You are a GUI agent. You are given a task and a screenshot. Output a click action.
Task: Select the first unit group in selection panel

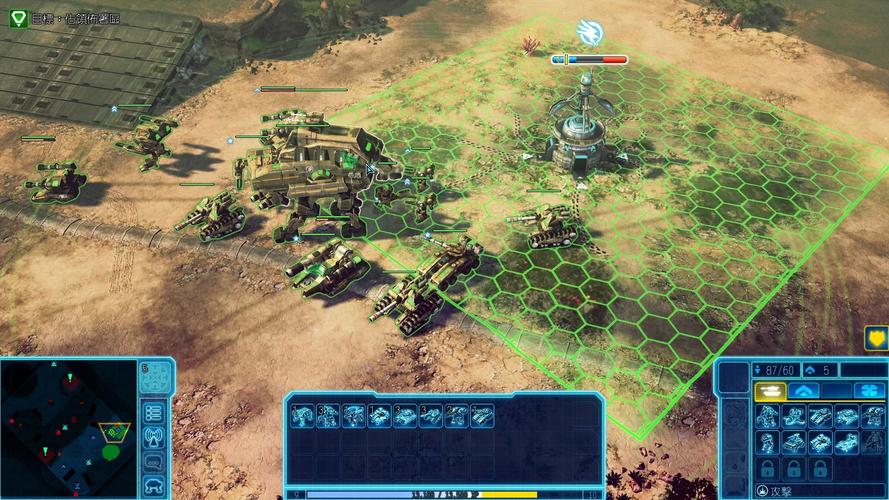[x=301, y=416]
